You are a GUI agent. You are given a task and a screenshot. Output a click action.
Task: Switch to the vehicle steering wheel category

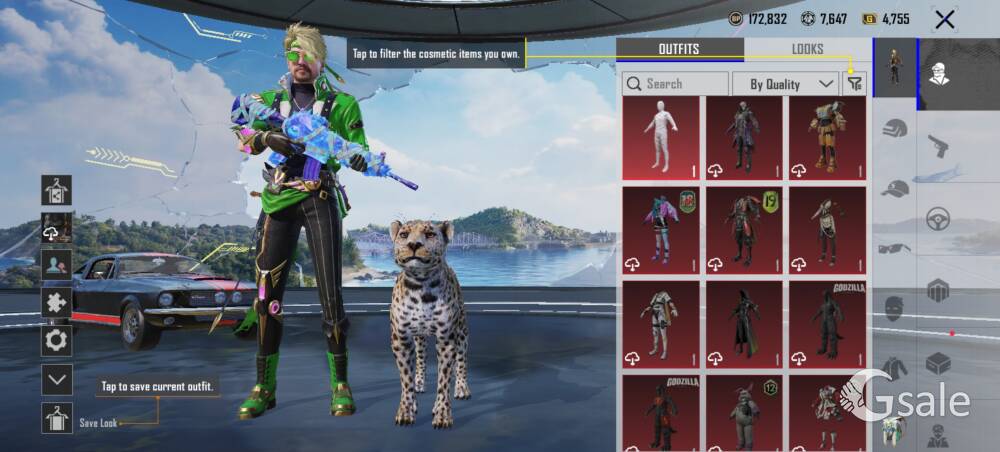point(938,219)
